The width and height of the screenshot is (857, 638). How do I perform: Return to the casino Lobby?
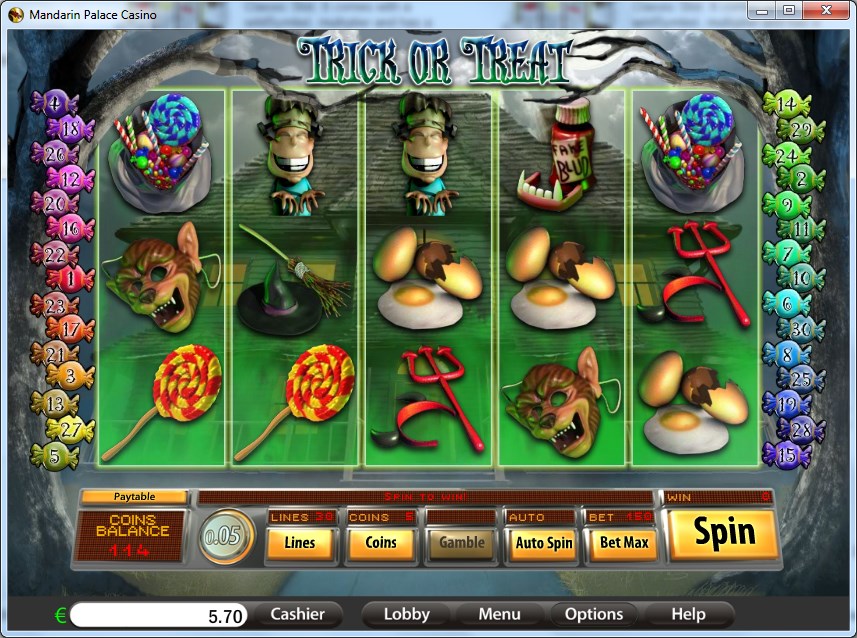coord(407,614)
